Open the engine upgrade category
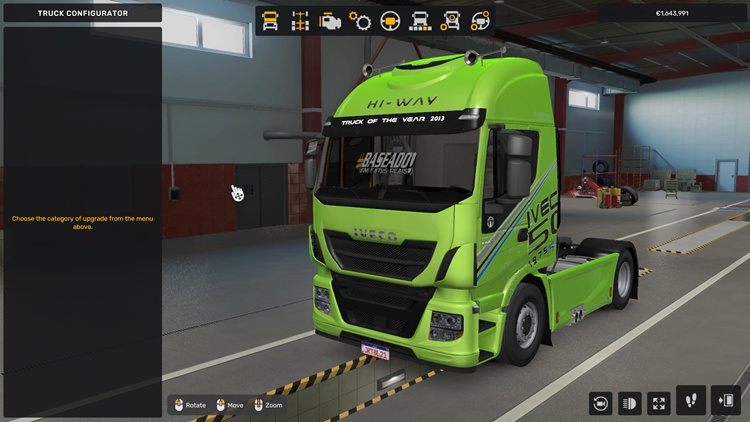 point(329,19)
